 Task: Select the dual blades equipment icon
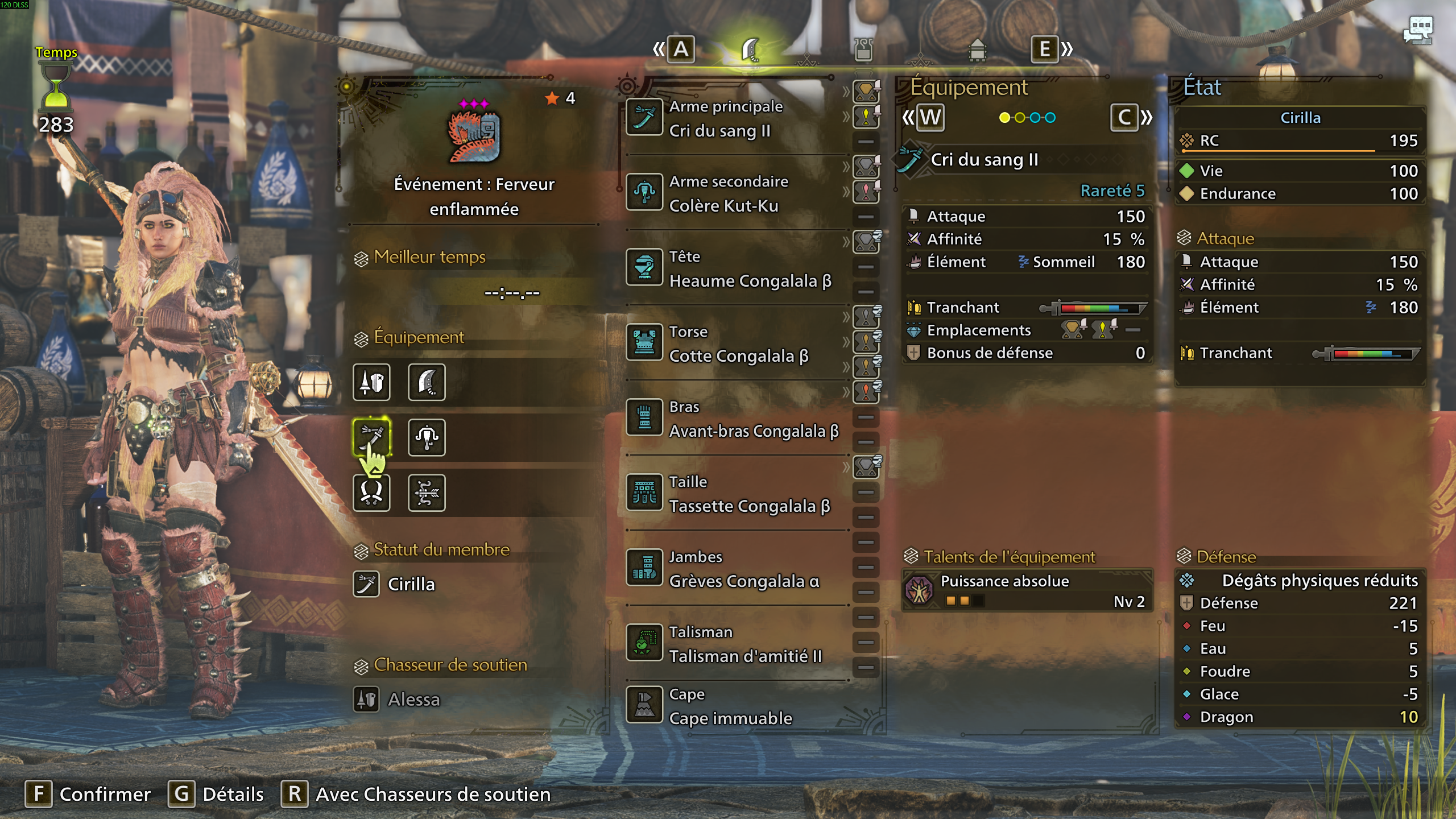pyautogui.click(x=371, y=494)
